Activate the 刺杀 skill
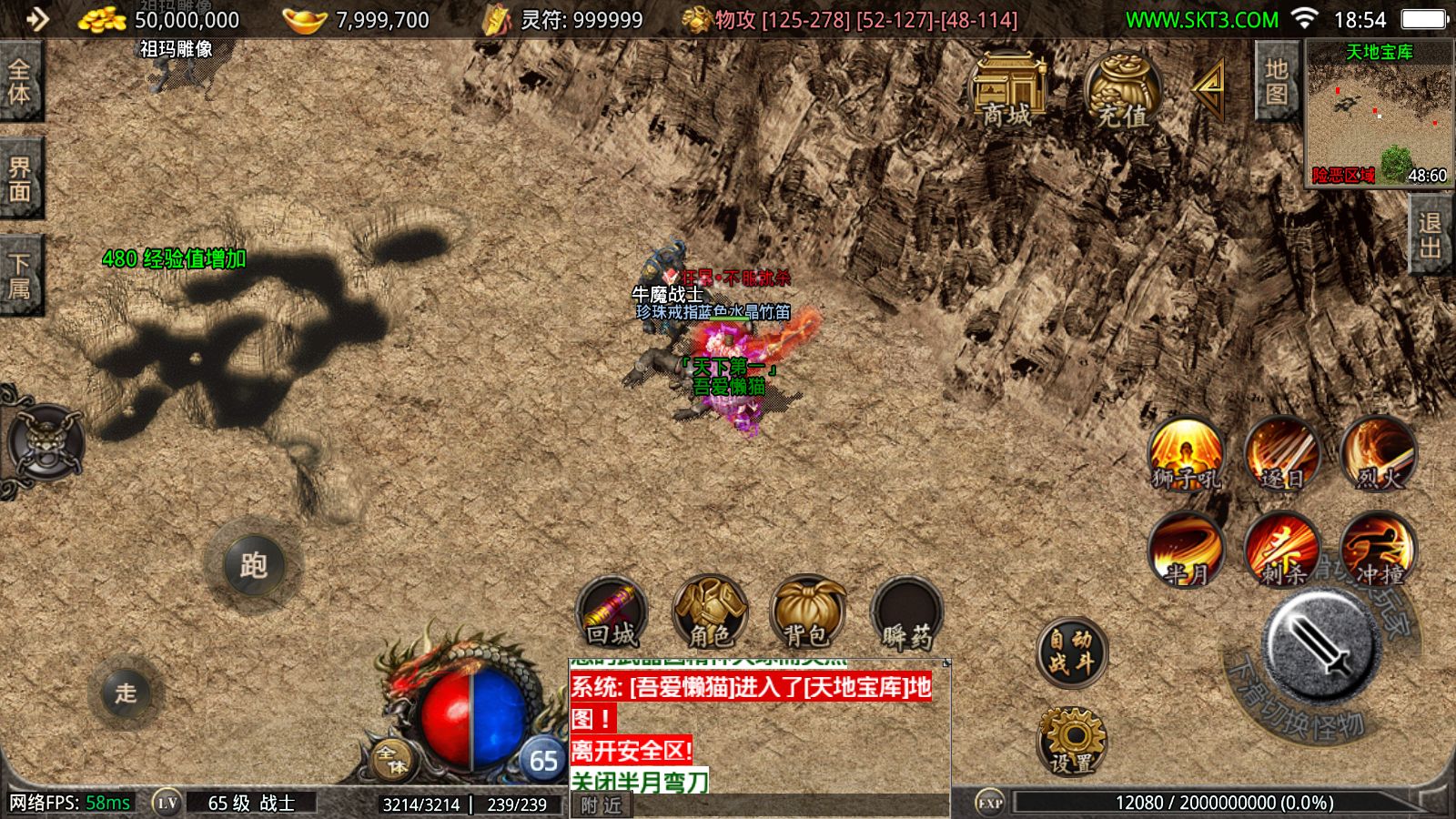Screen dimensions: 1456x819 tap(1281, 549)
